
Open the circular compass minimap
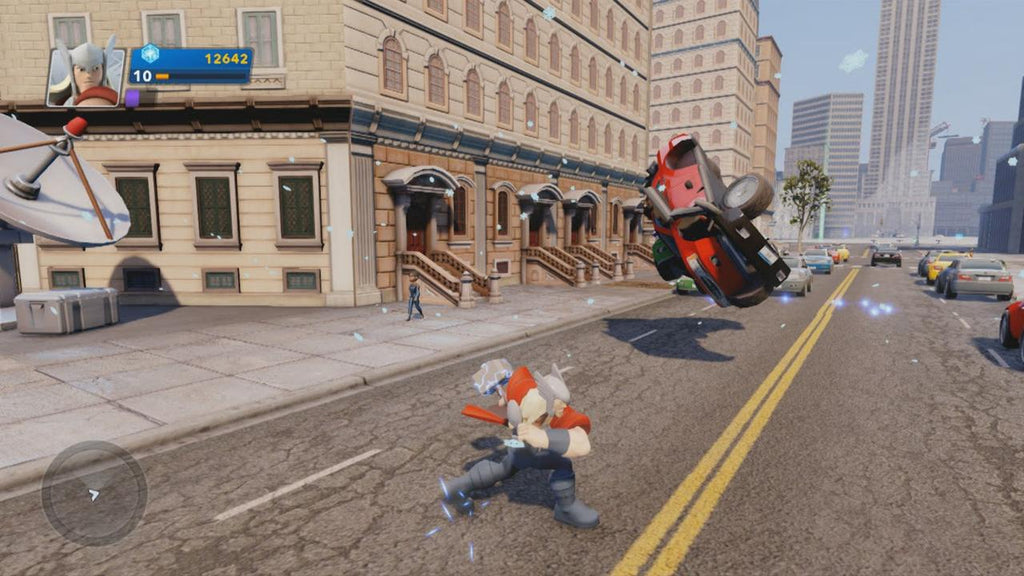(94, 493)
